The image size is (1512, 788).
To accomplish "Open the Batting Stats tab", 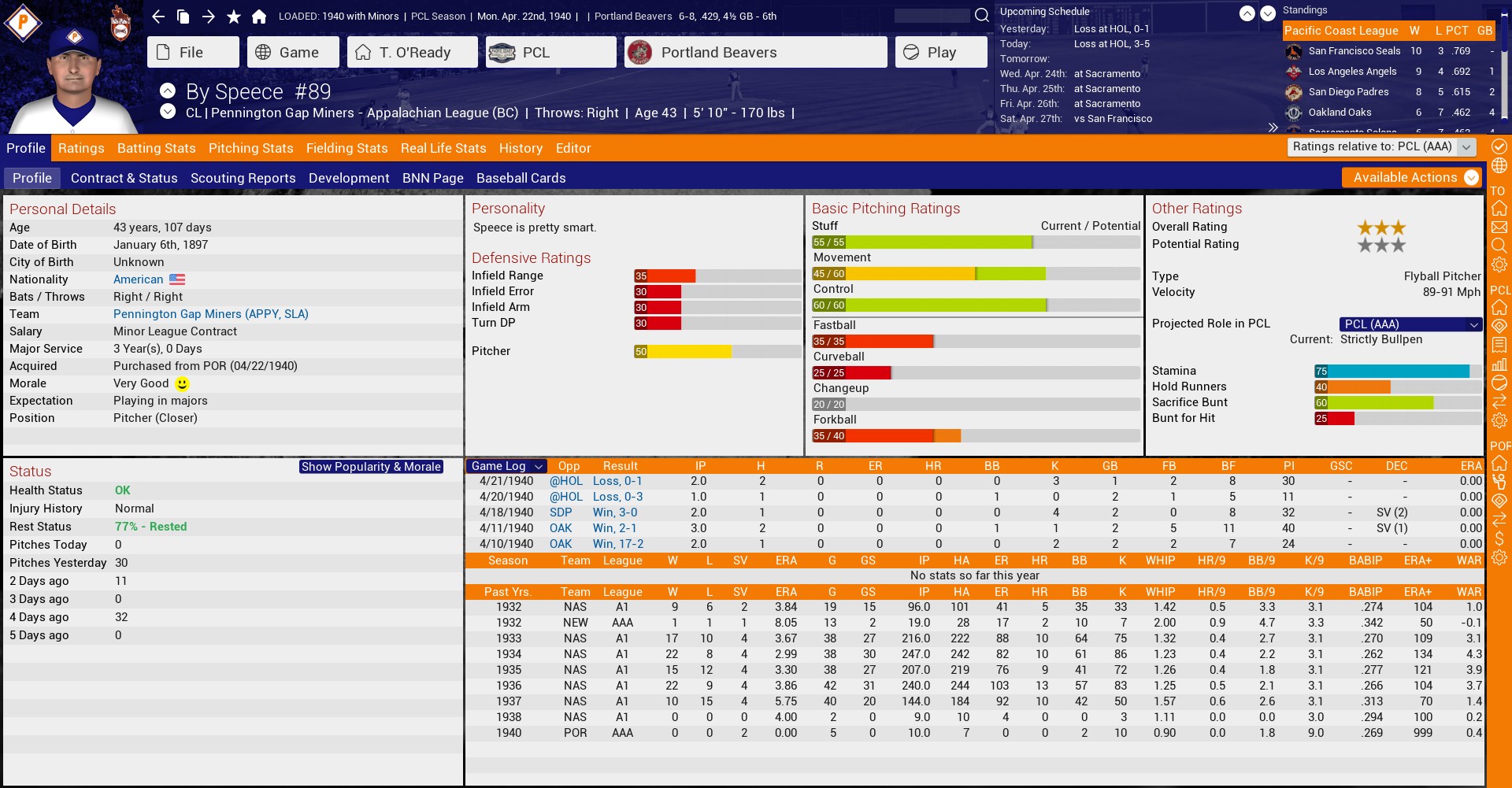I will pyautogui.click(x=156, y=148).
